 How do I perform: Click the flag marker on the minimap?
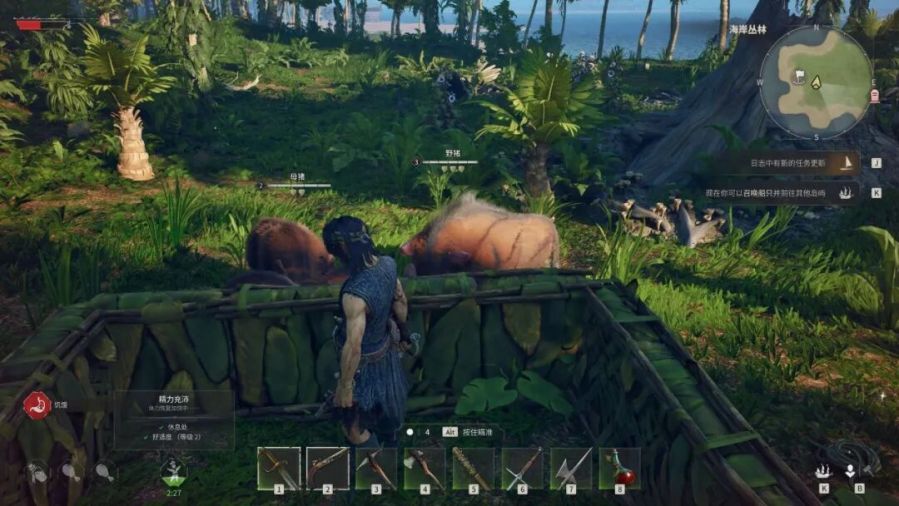click(x=800, y=75)
